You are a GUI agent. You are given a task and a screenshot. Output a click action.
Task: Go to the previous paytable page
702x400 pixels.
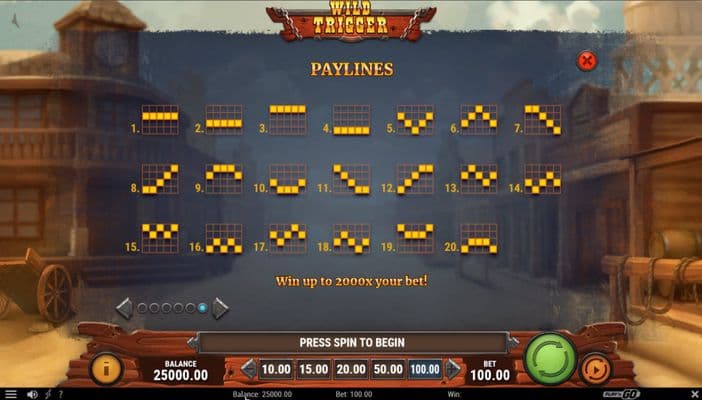[x=124, y=308]
